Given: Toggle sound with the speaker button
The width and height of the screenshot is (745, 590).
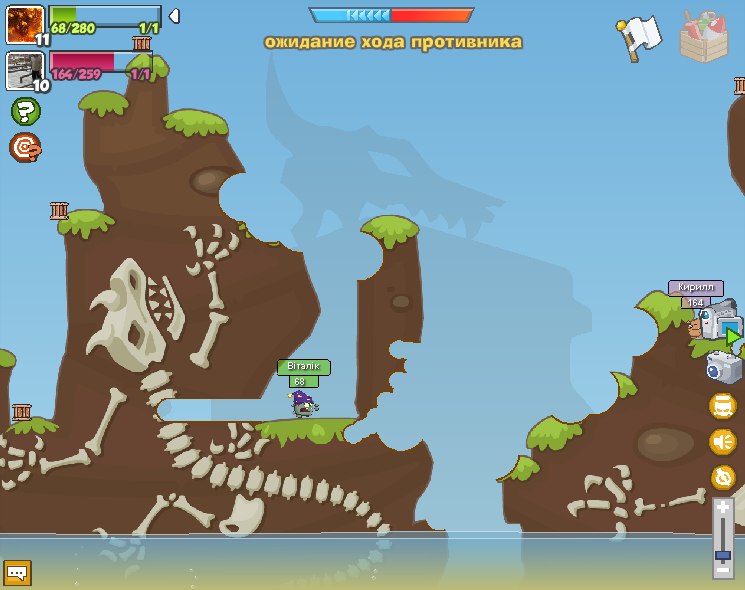Looking at the screenshot, I should 722,441.
